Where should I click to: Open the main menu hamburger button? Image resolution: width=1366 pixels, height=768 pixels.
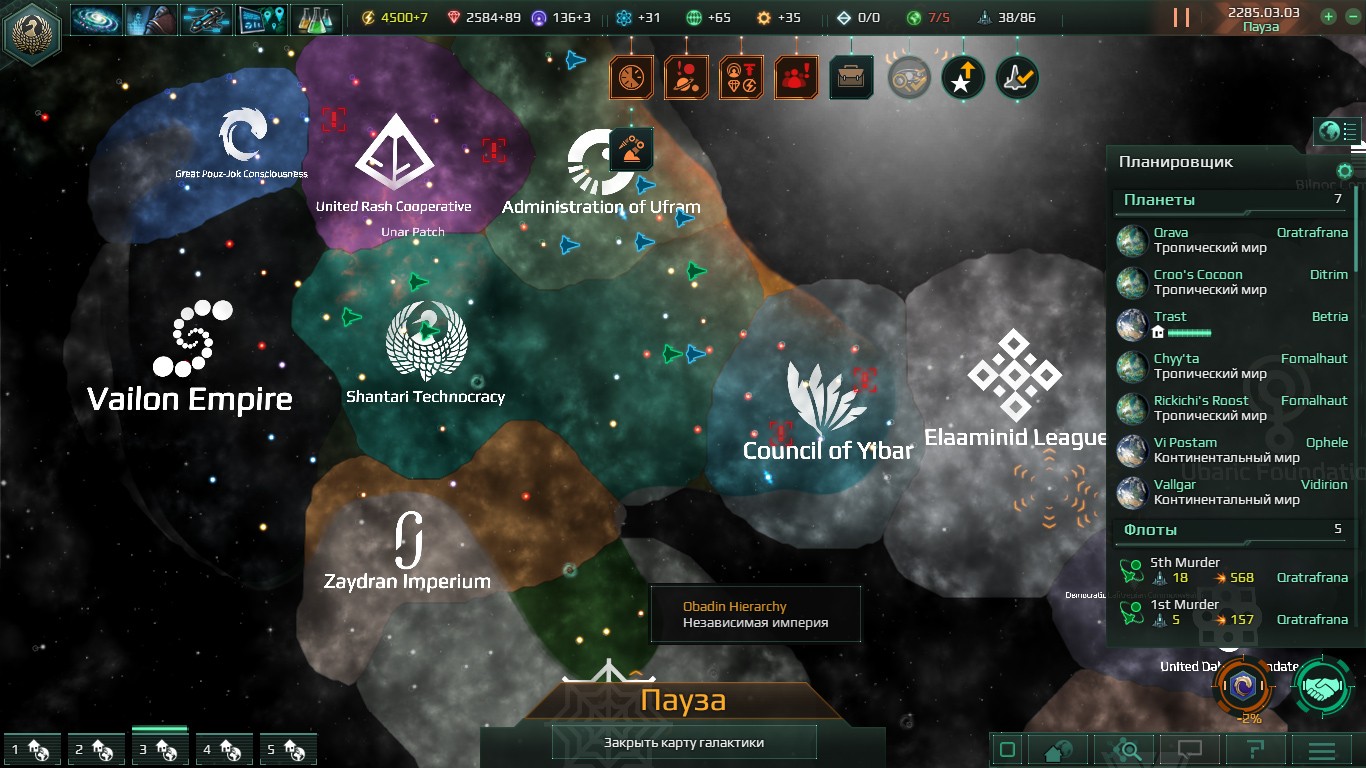click(x=1321, y=750)
